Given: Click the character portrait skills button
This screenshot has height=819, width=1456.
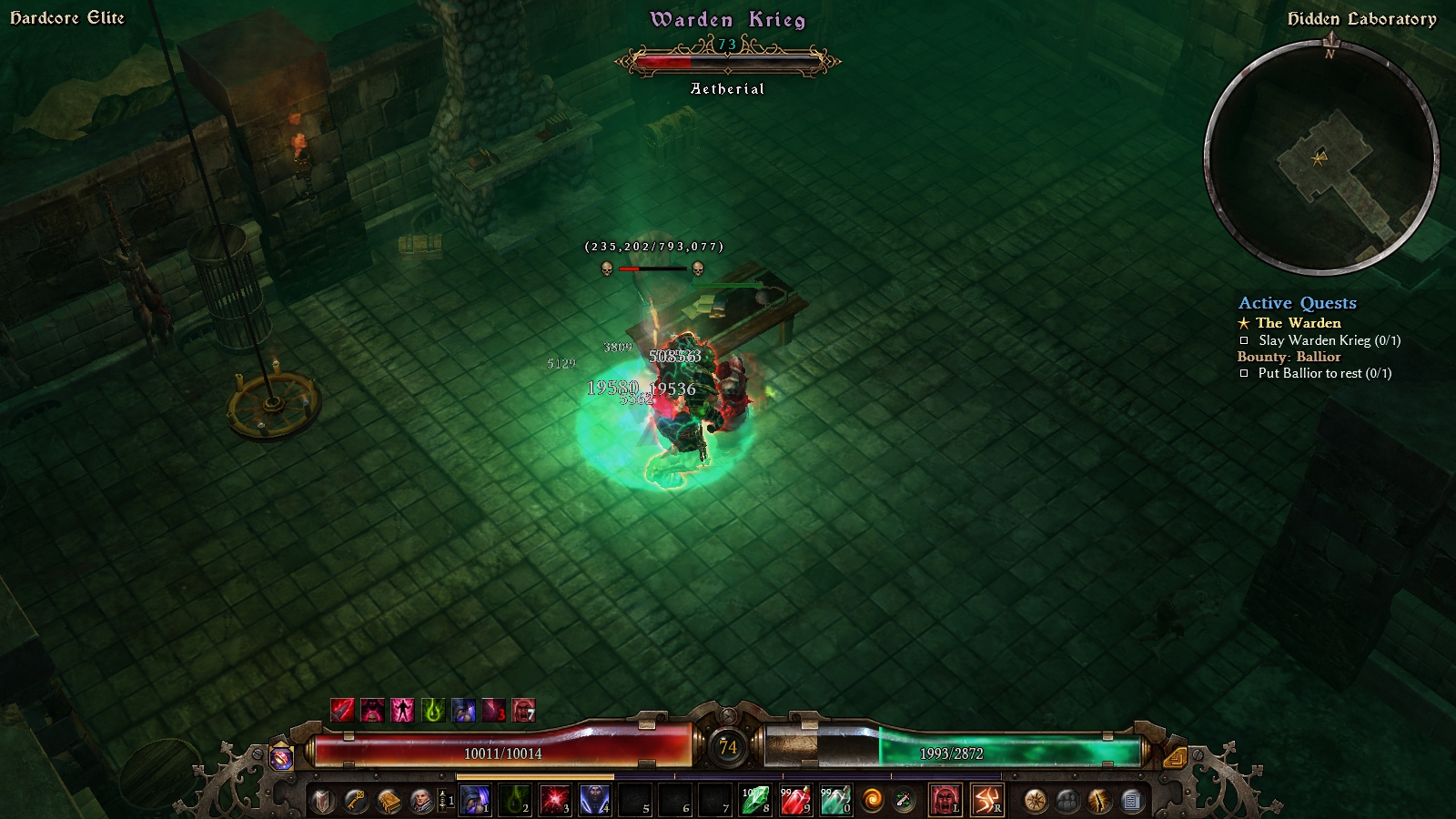Looking at the screenshot, I should click(x=421, y=801).
